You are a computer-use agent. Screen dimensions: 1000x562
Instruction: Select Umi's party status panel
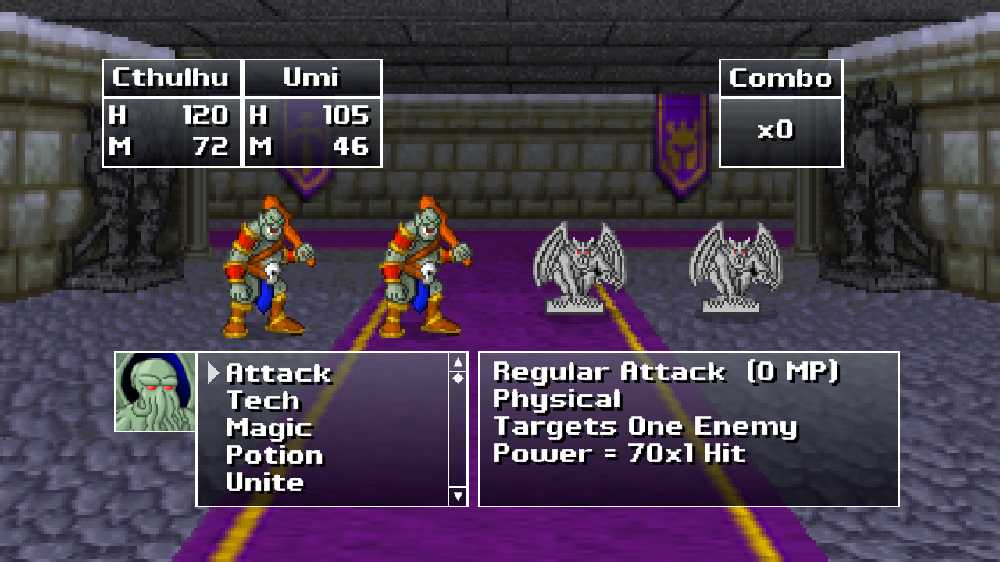(x=312, y=113)
